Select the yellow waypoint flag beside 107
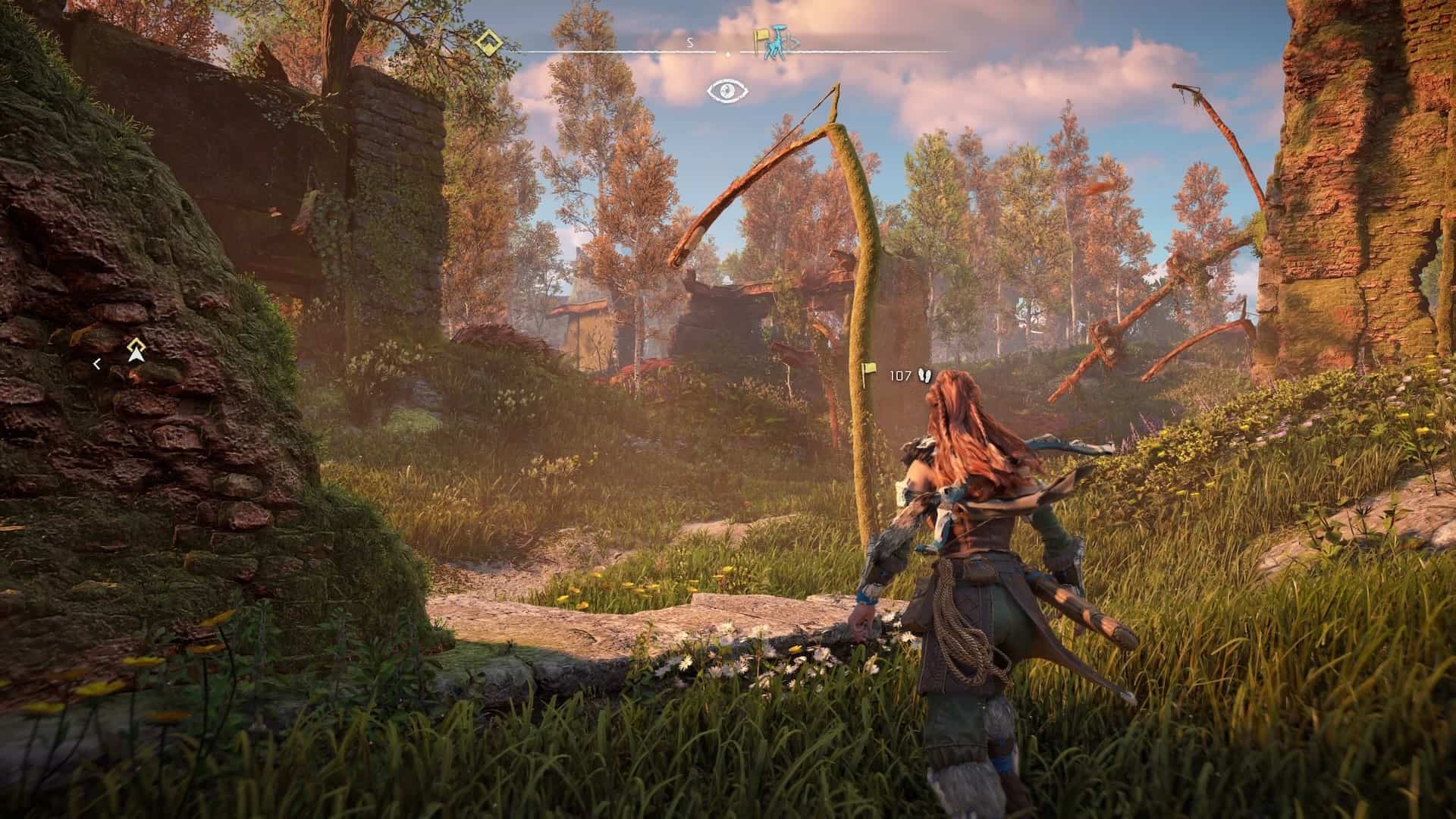This screenshot has height=819, width=1456. coord(869,372)
